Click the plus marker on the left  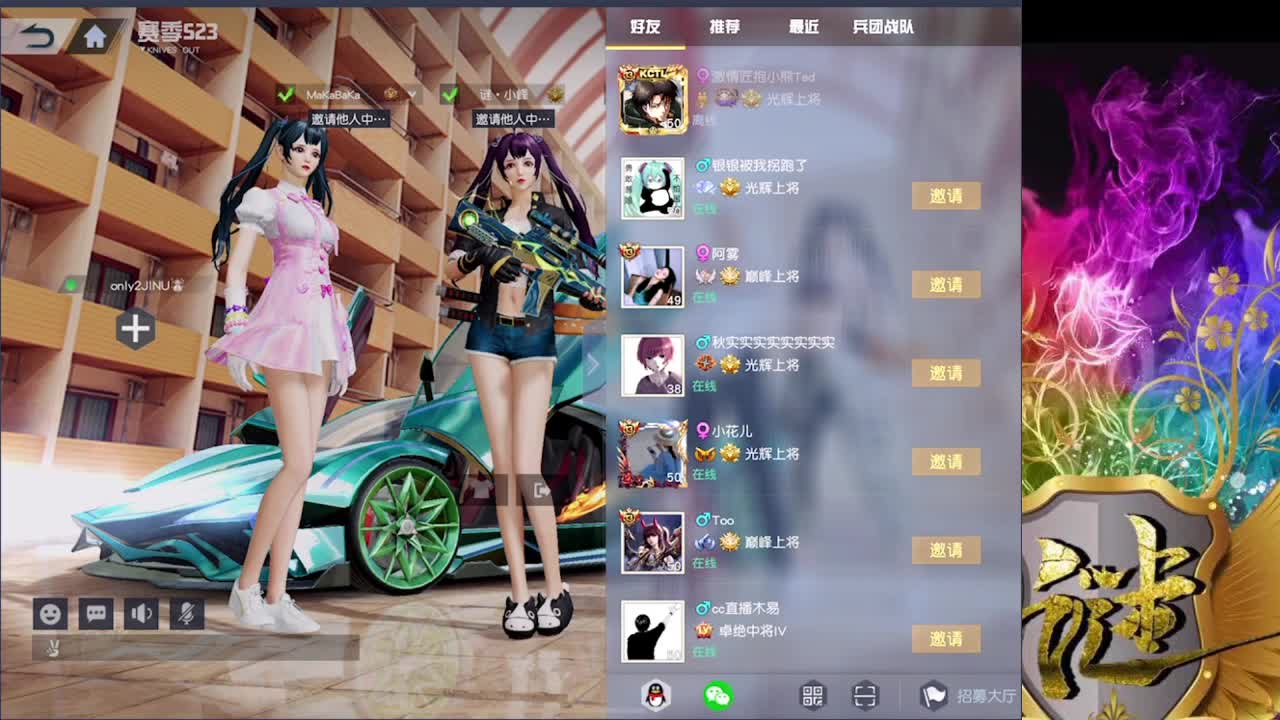[x=134, y=330]
